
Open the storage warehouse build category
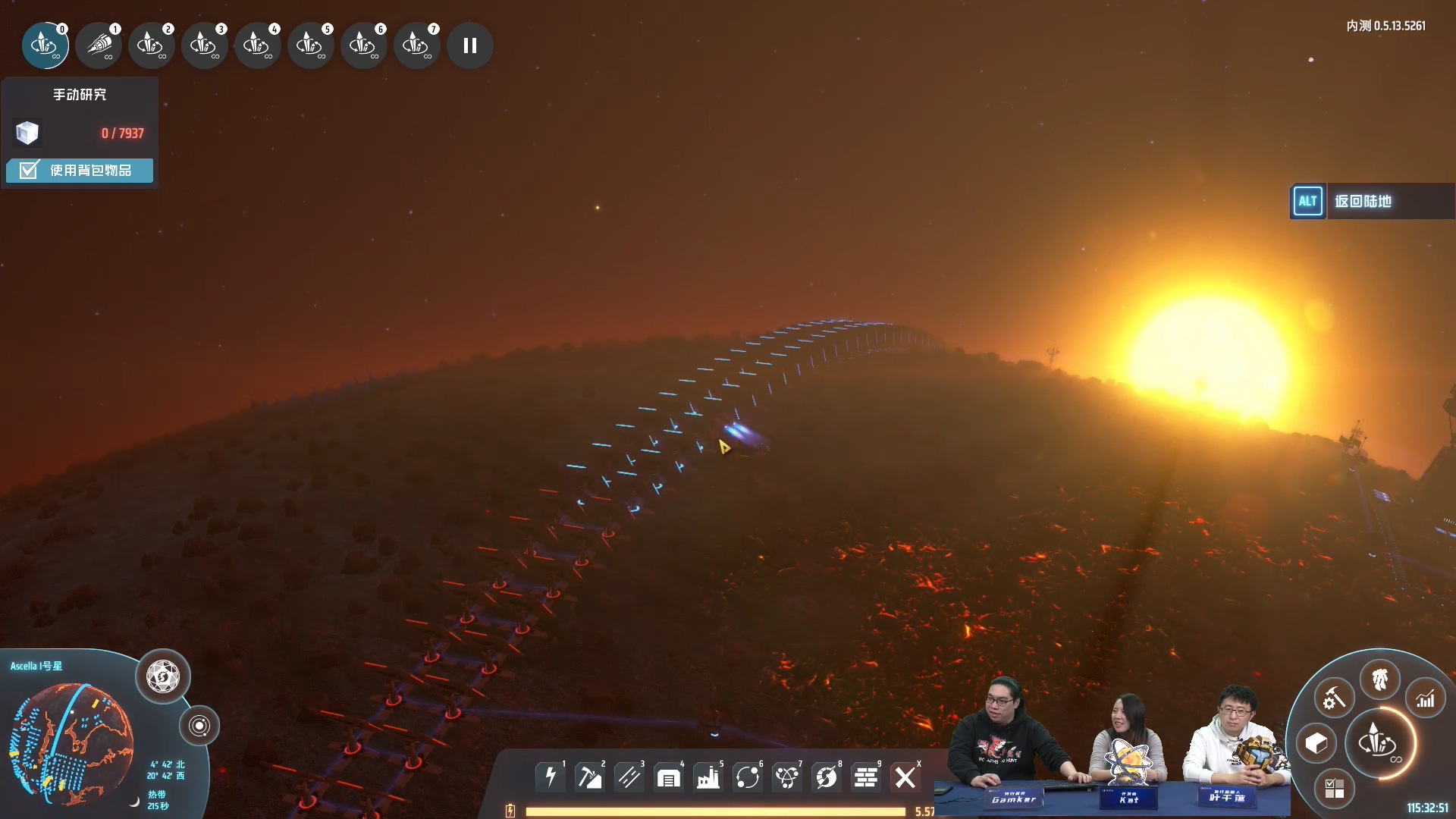669,777
